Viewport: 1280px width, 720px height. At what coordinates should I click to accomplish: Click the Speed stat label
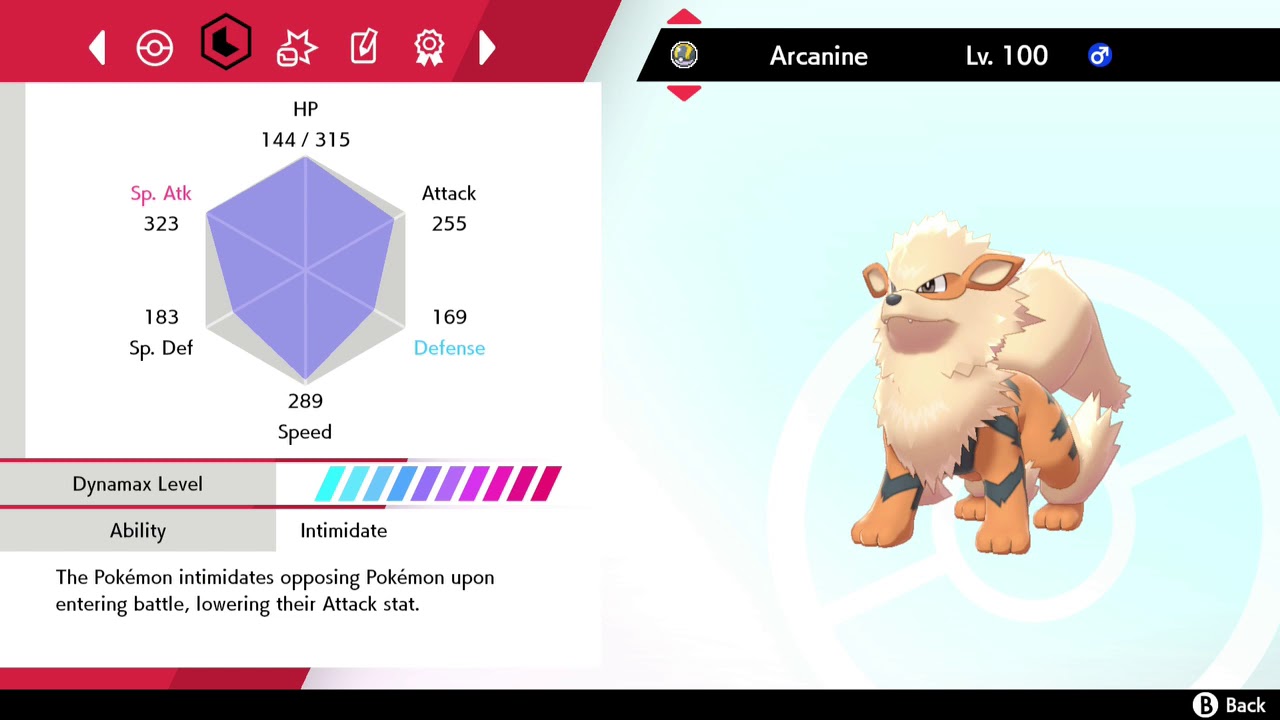[x=305, y=431]
